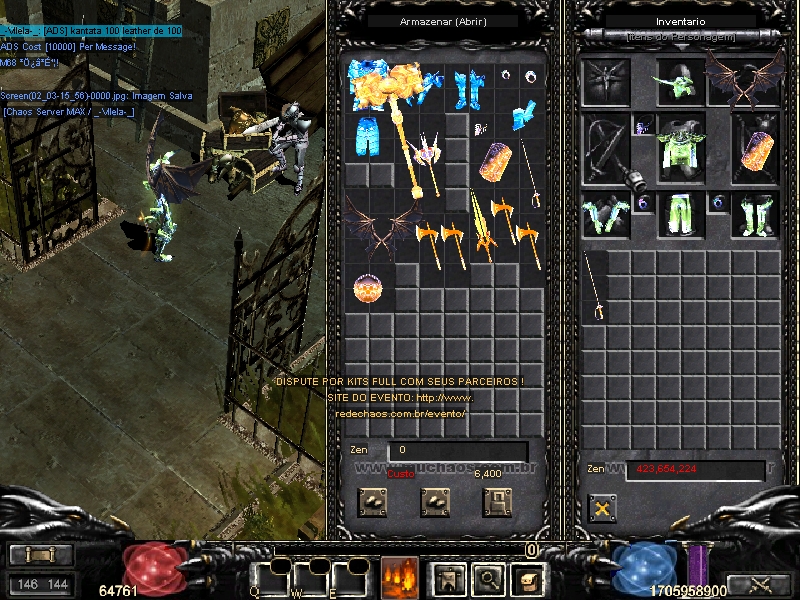Open the magnifying glass menu button
This screenshot has width=800, height=600.
point(487,577)
